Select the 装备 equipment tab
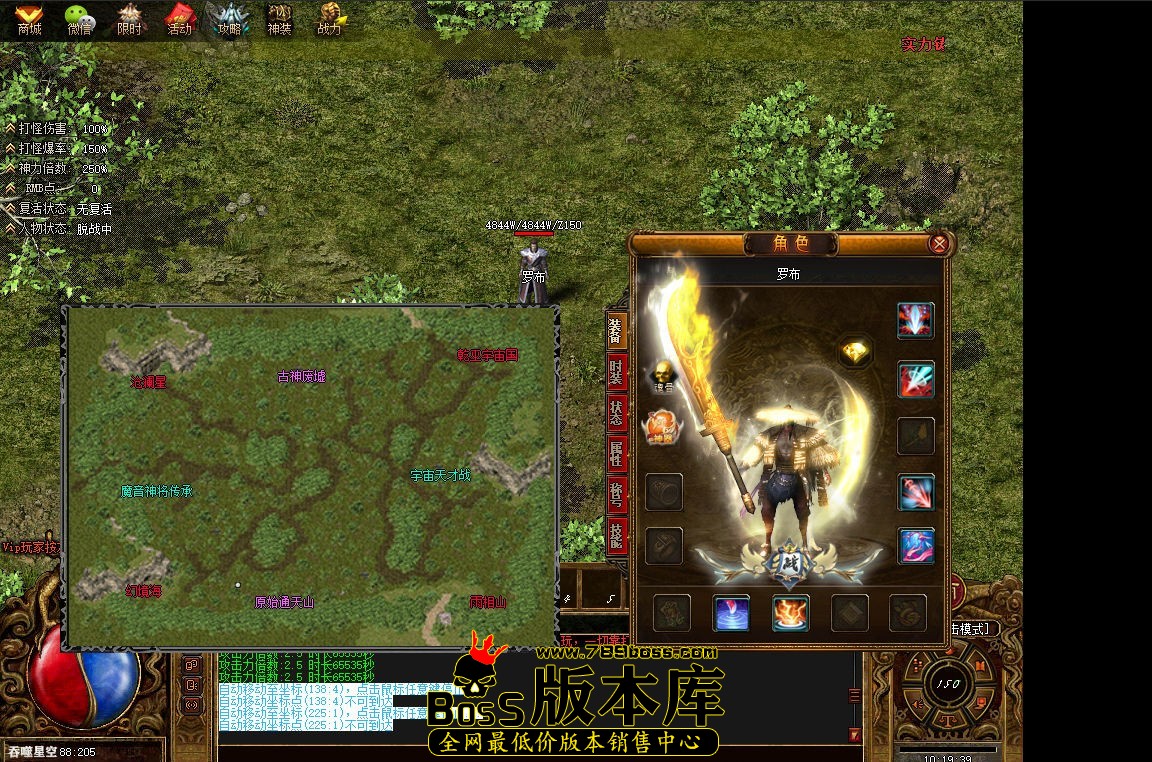This screenshot has height=762, width=1152. click(616, 331)
